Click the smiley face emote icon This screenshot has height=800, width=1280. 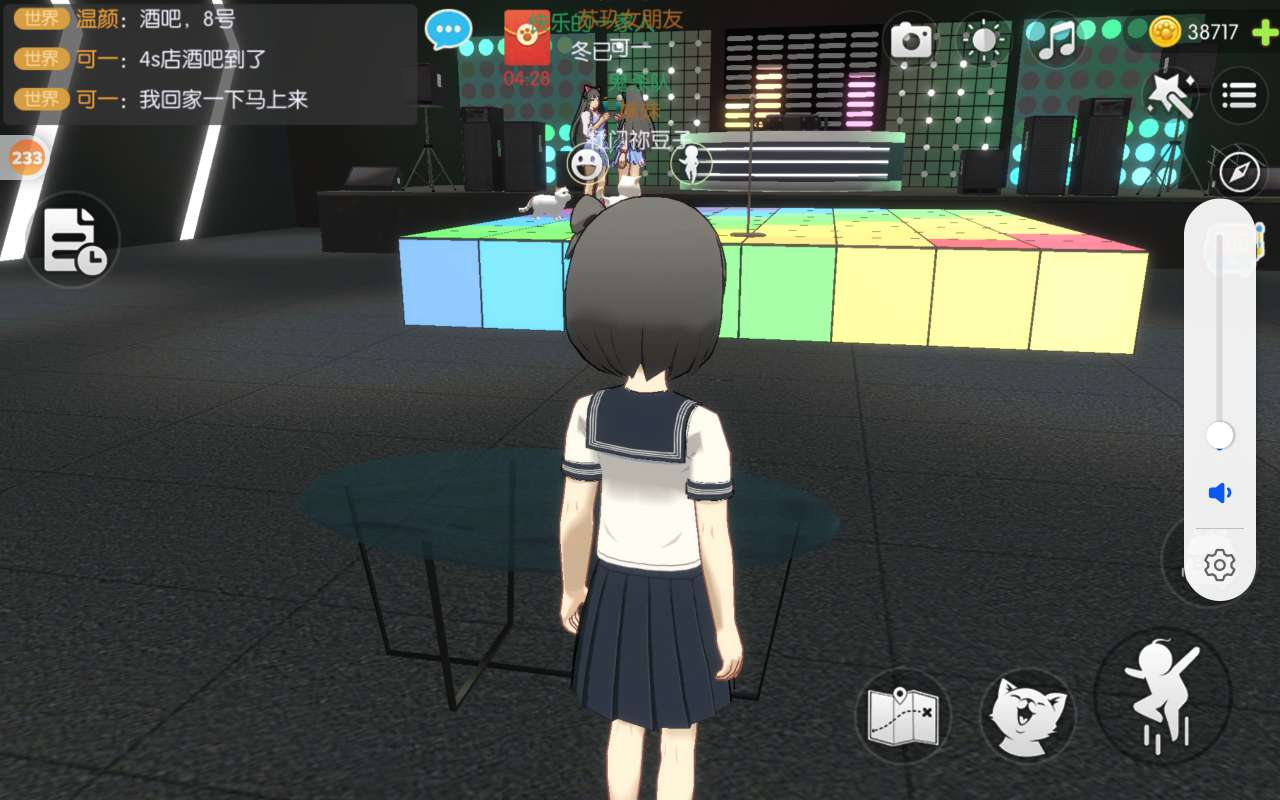pyautogui.click(x=587, y=163)
